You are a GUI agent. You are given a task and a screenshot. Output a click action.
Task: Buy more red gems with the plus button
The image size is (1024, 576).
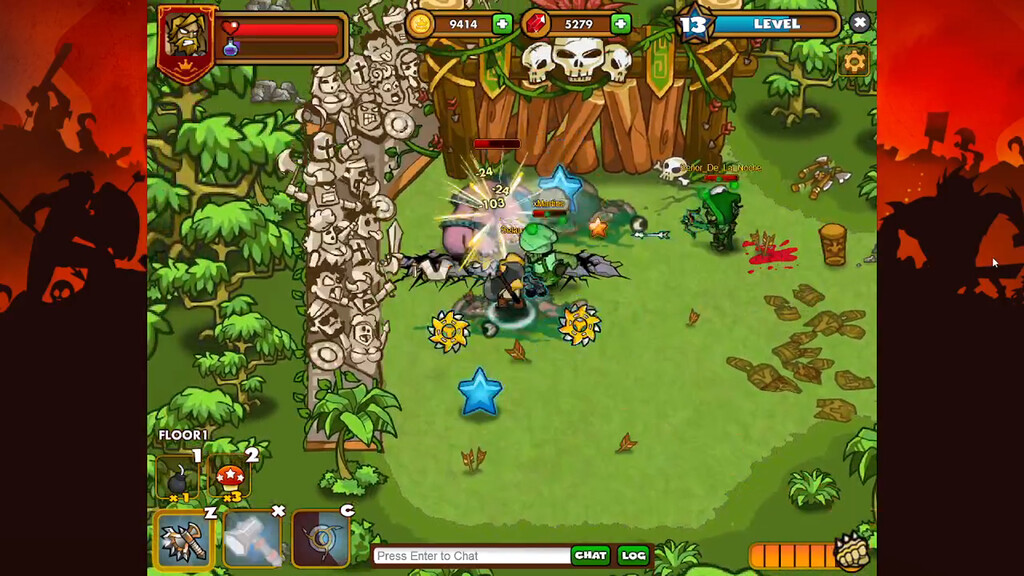[x=621, y=24]
